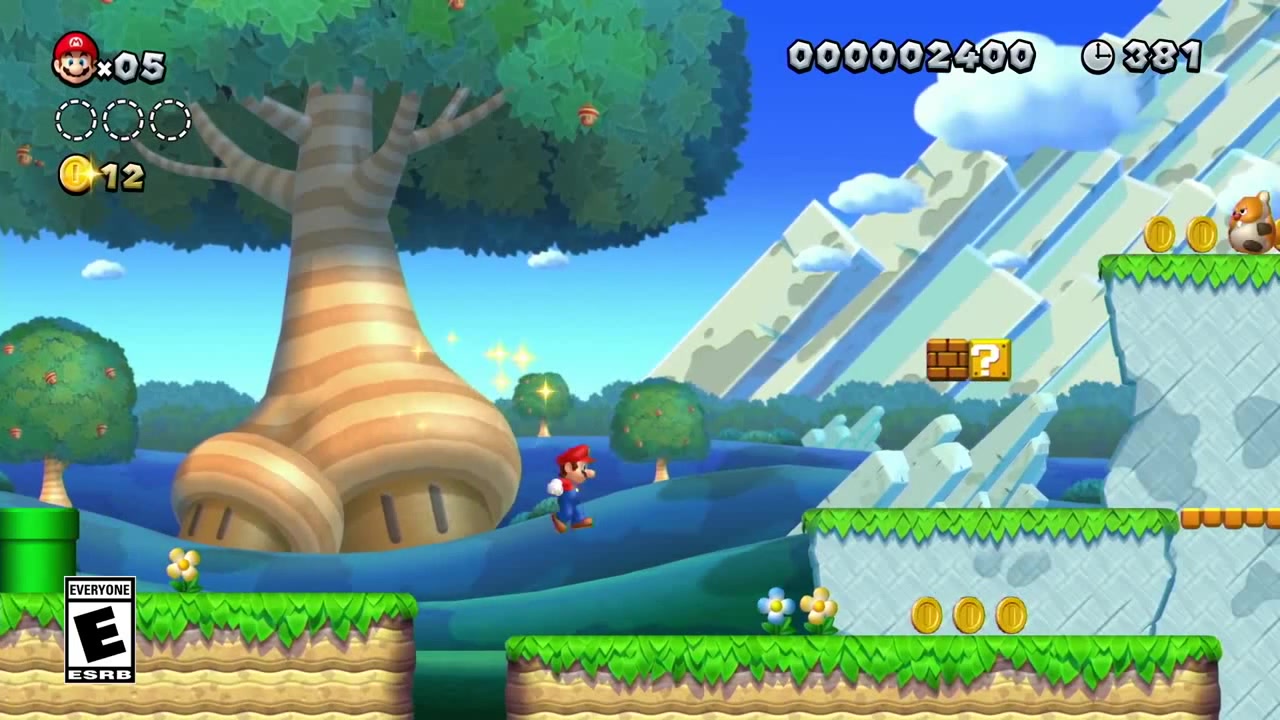Toggle the third star coin circle
Image resolution: width=1280 pixels, height=720 pixels.
[168, 120]
